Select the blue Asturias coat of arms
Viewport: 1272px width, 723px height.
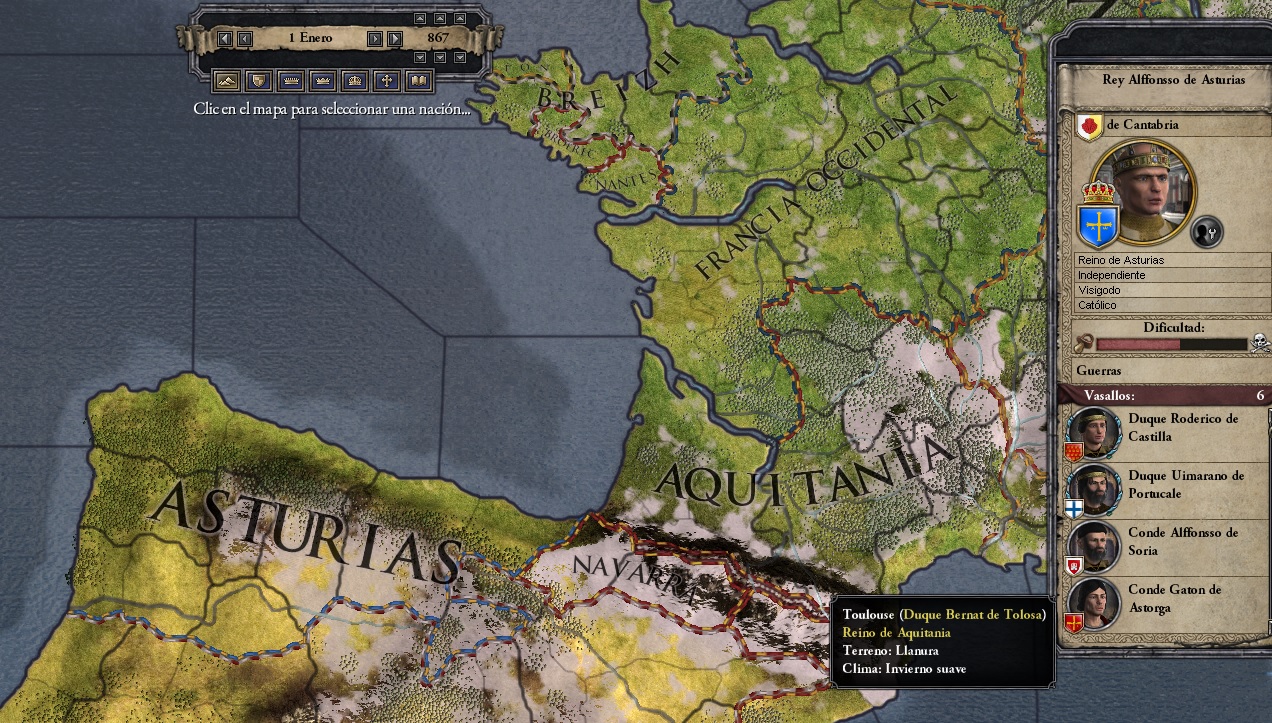coord(1097,222)
